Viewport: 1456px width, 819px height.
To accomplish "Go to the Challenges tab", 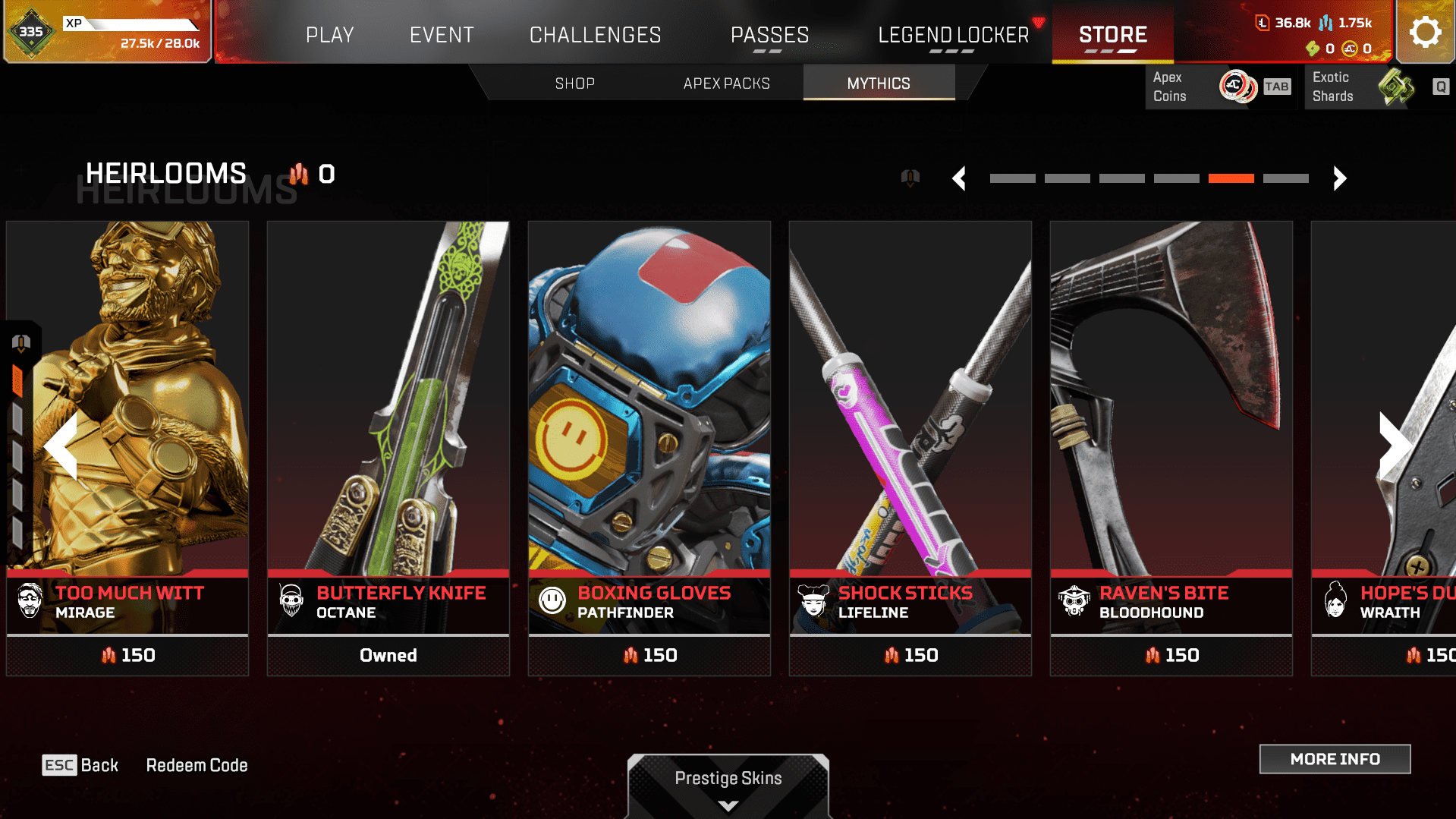I will tap(595, 35).
